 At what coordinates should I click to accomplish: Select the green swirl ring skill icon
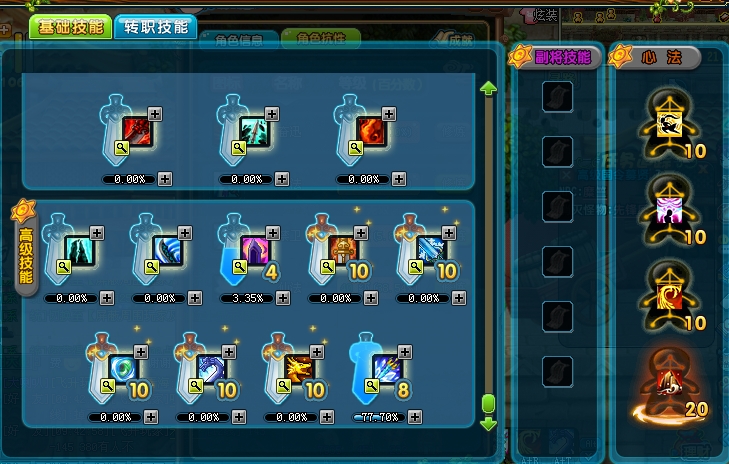click(121, 368)
